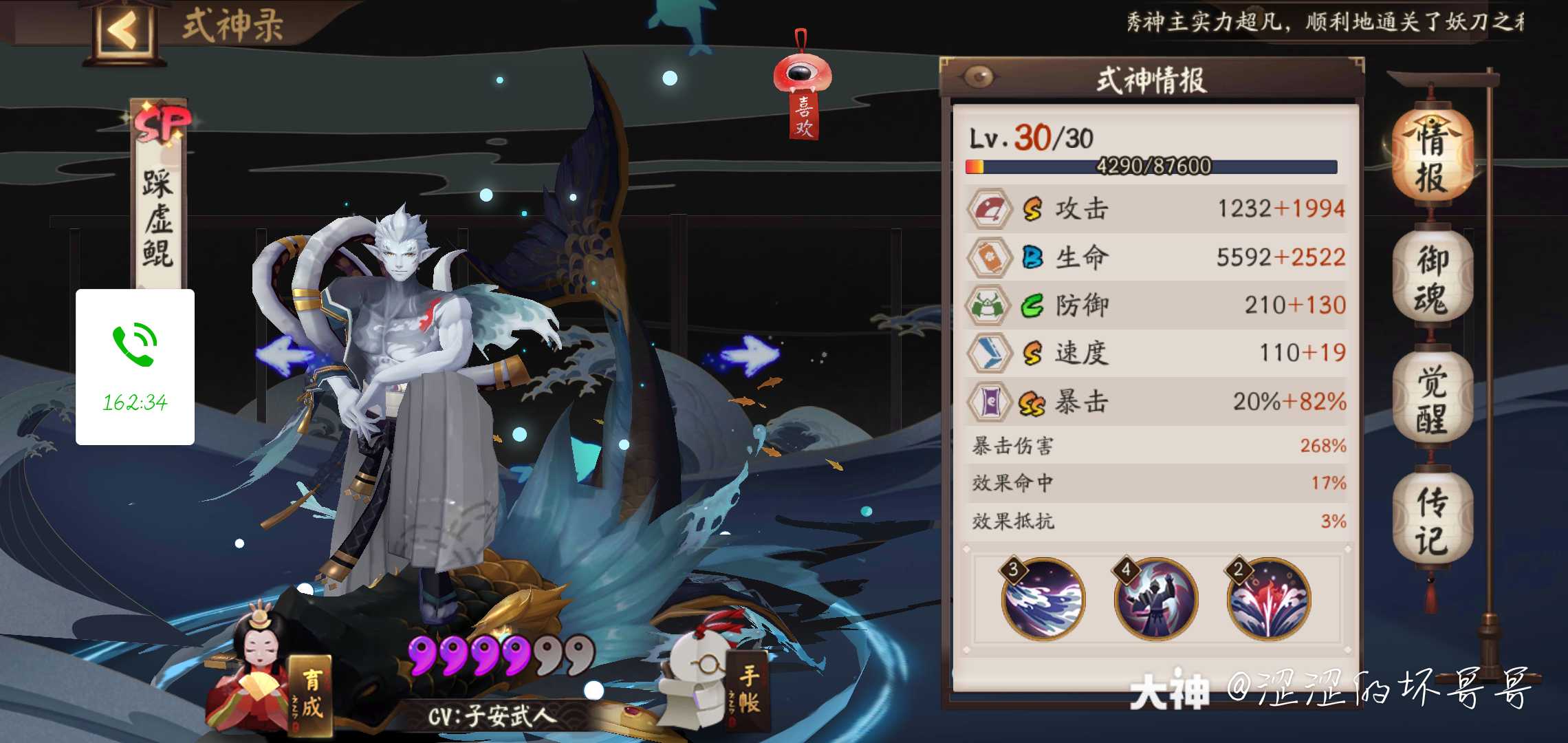Switch to the 情报 lantern tab
Image resolution: width=1568 pixels, height=743 pixels.
[x=1432, y=158]
